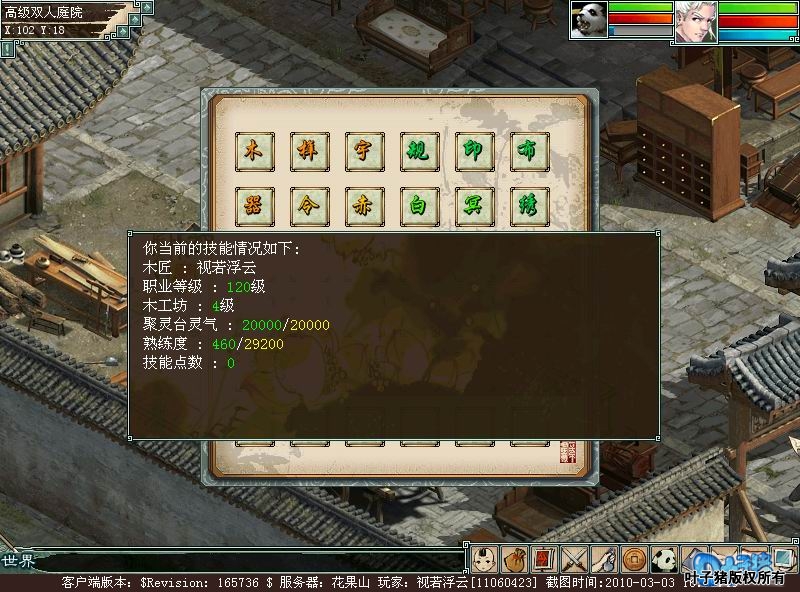Click the 令 skill tile
Screen dimensions: 800x592
[x=308, y=205]
